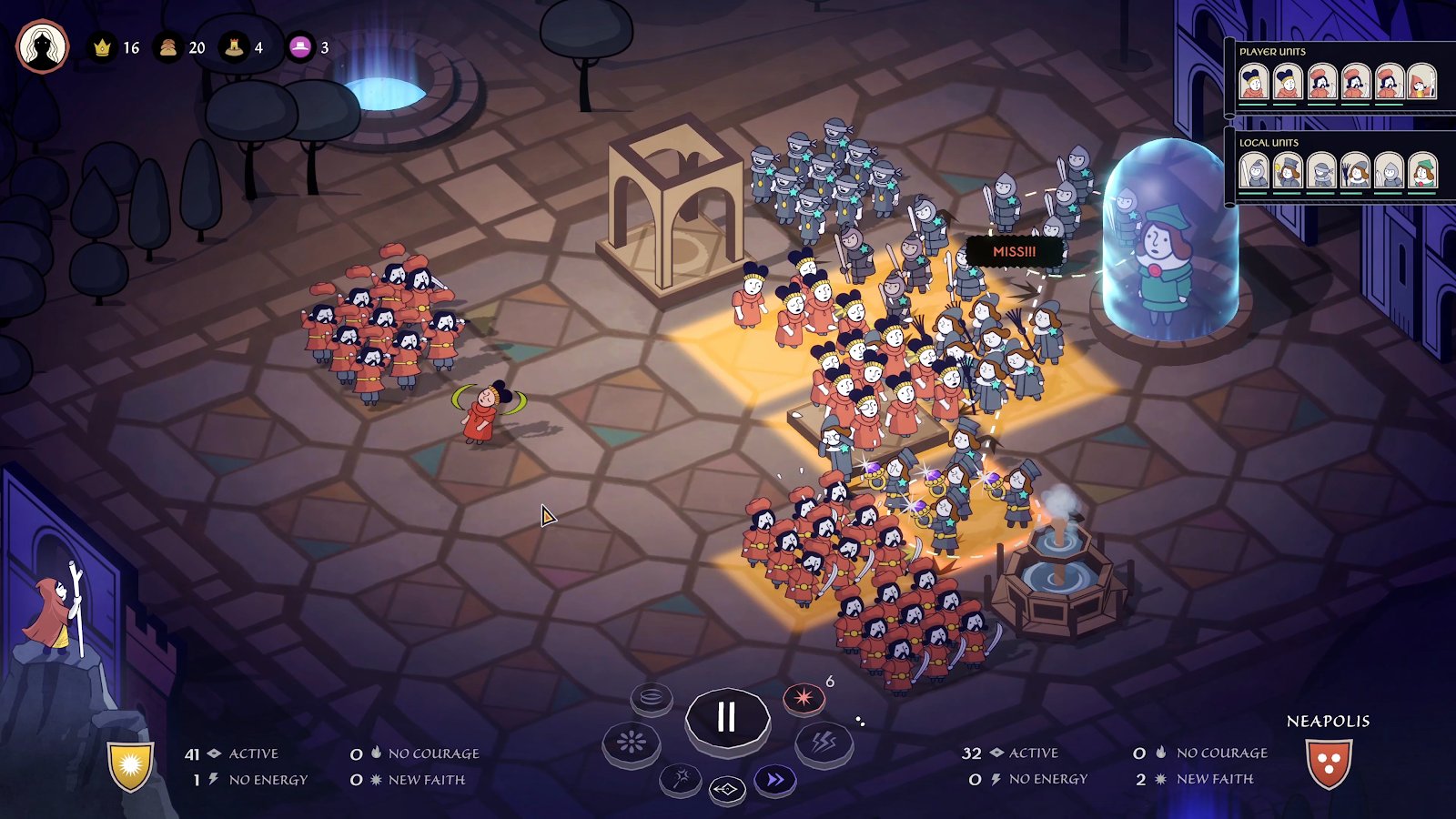This screenshot has width=1456, height=819.
Task: Select the red-hooded staff player unit portrait
Action: [1421, 83]
